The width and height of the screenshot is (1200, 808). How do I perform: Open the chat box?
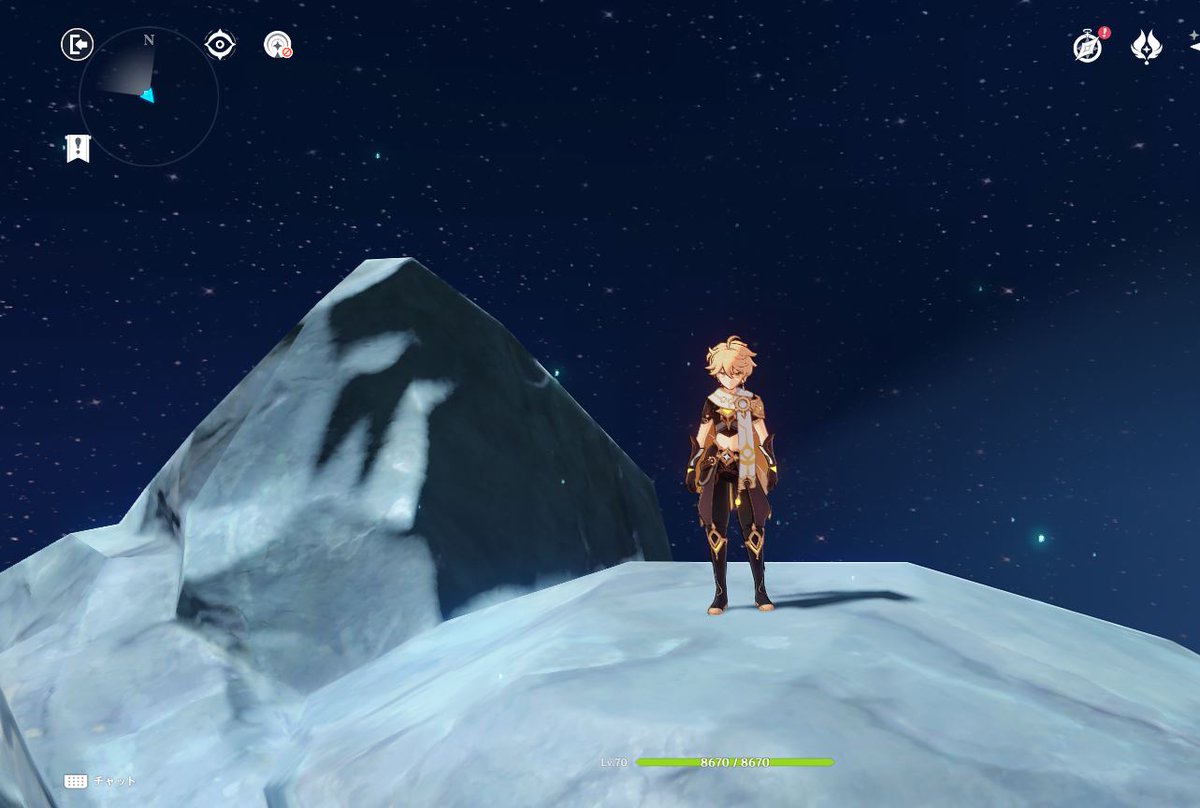100,781
